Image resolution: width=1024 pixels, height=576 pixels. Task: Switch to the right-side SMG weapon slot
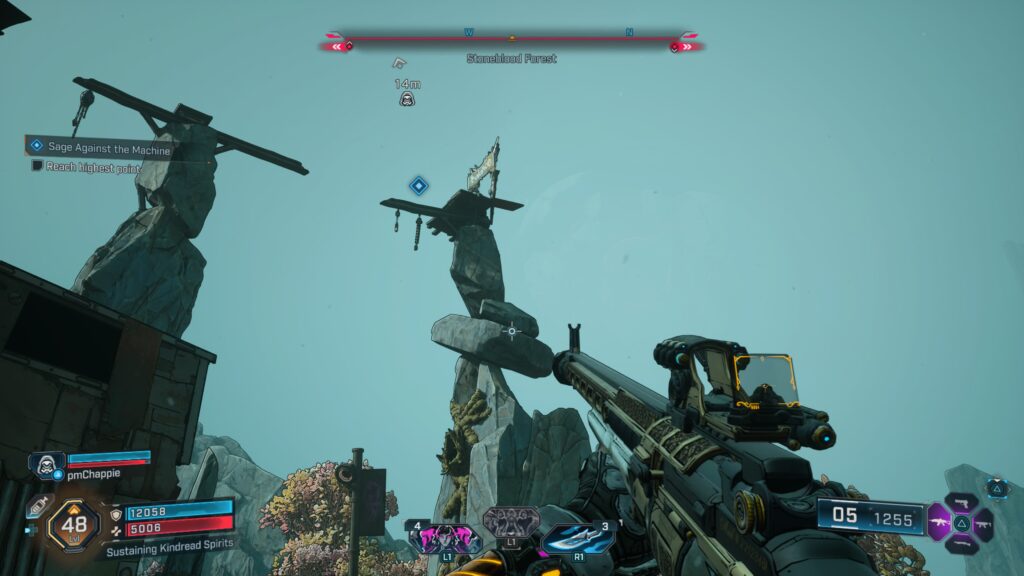(983, 523)
